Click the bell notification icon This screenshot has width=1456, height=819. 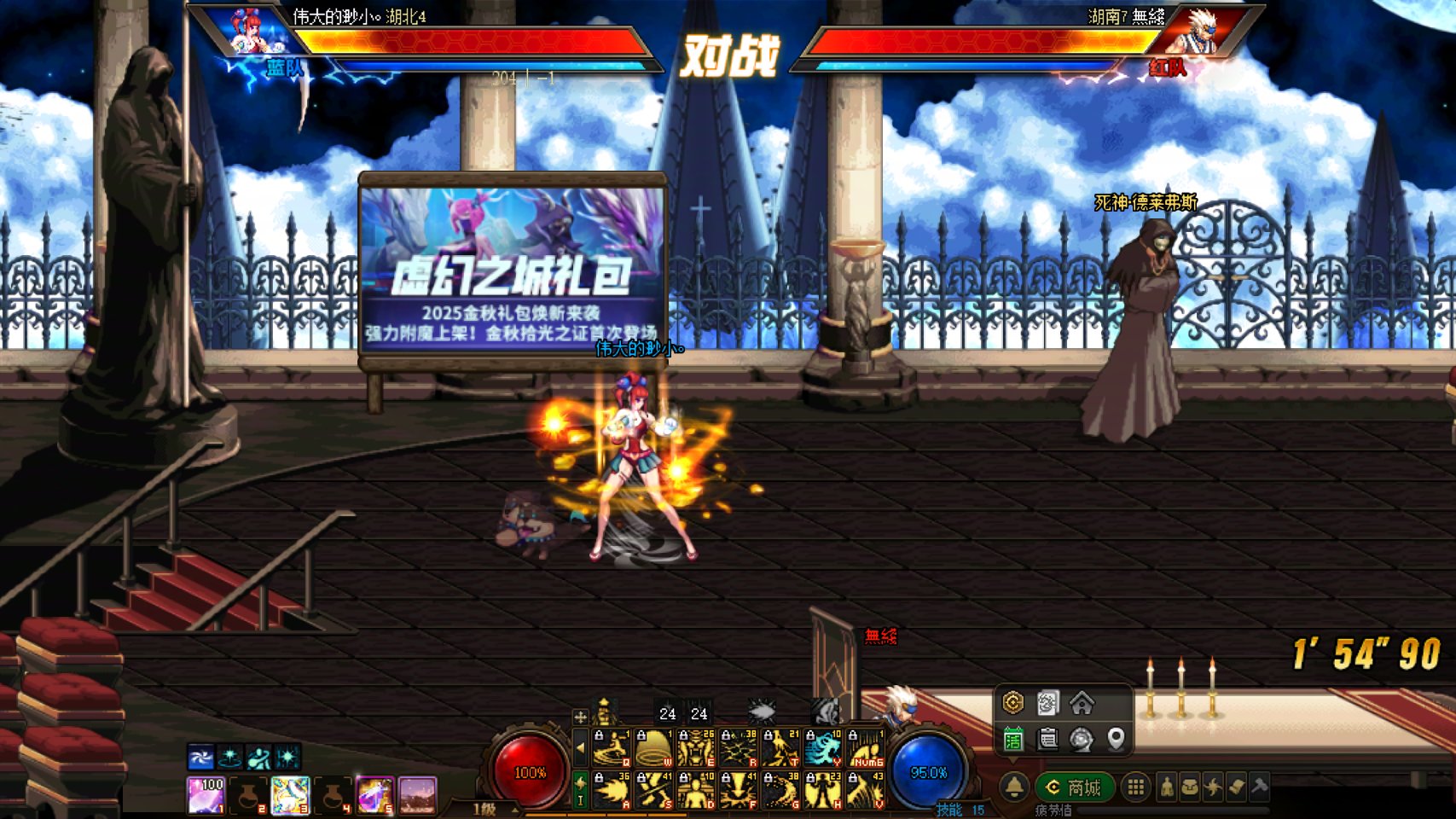point(1013,787)
